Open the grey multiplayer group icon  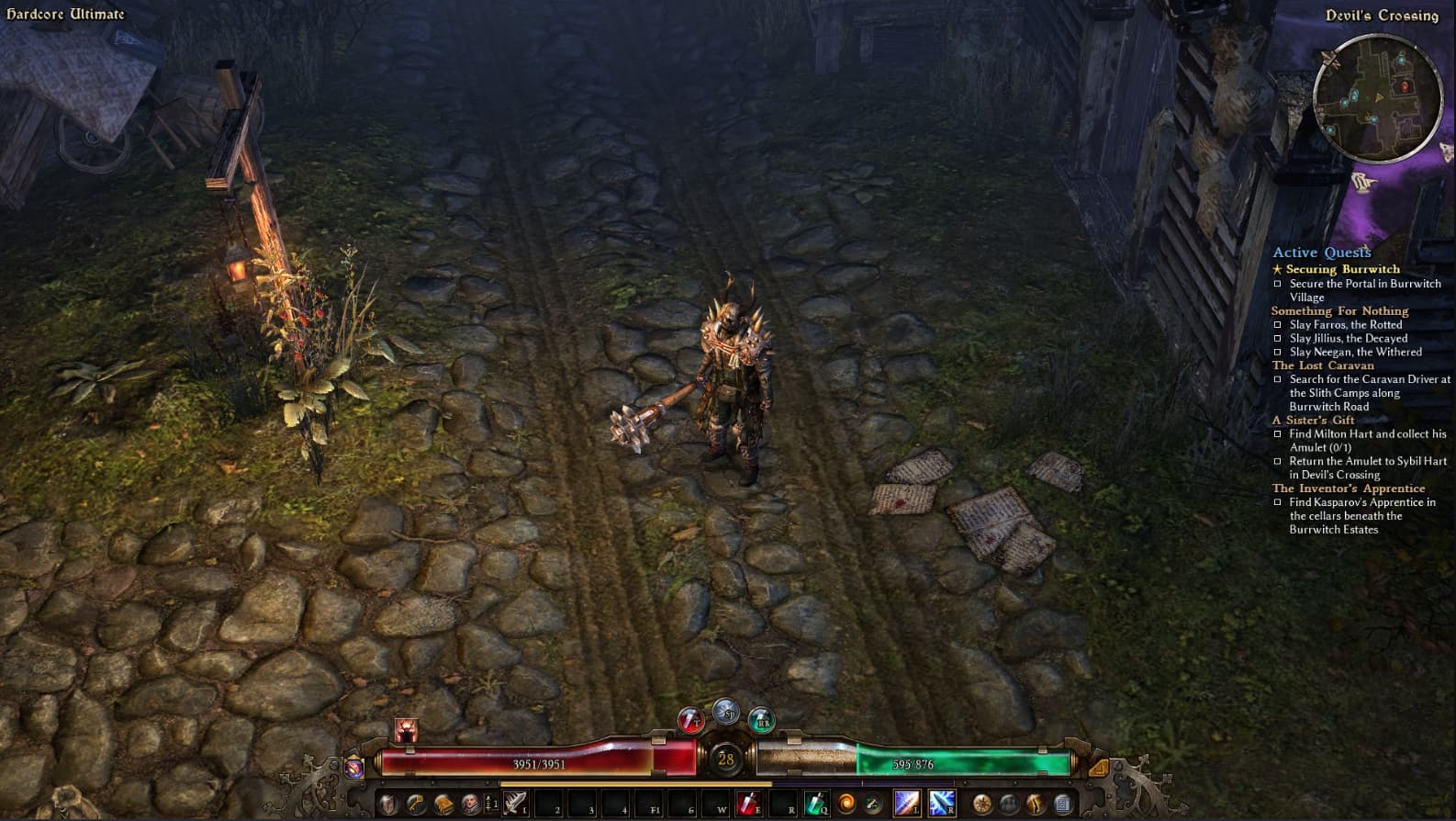[1009, 804]
